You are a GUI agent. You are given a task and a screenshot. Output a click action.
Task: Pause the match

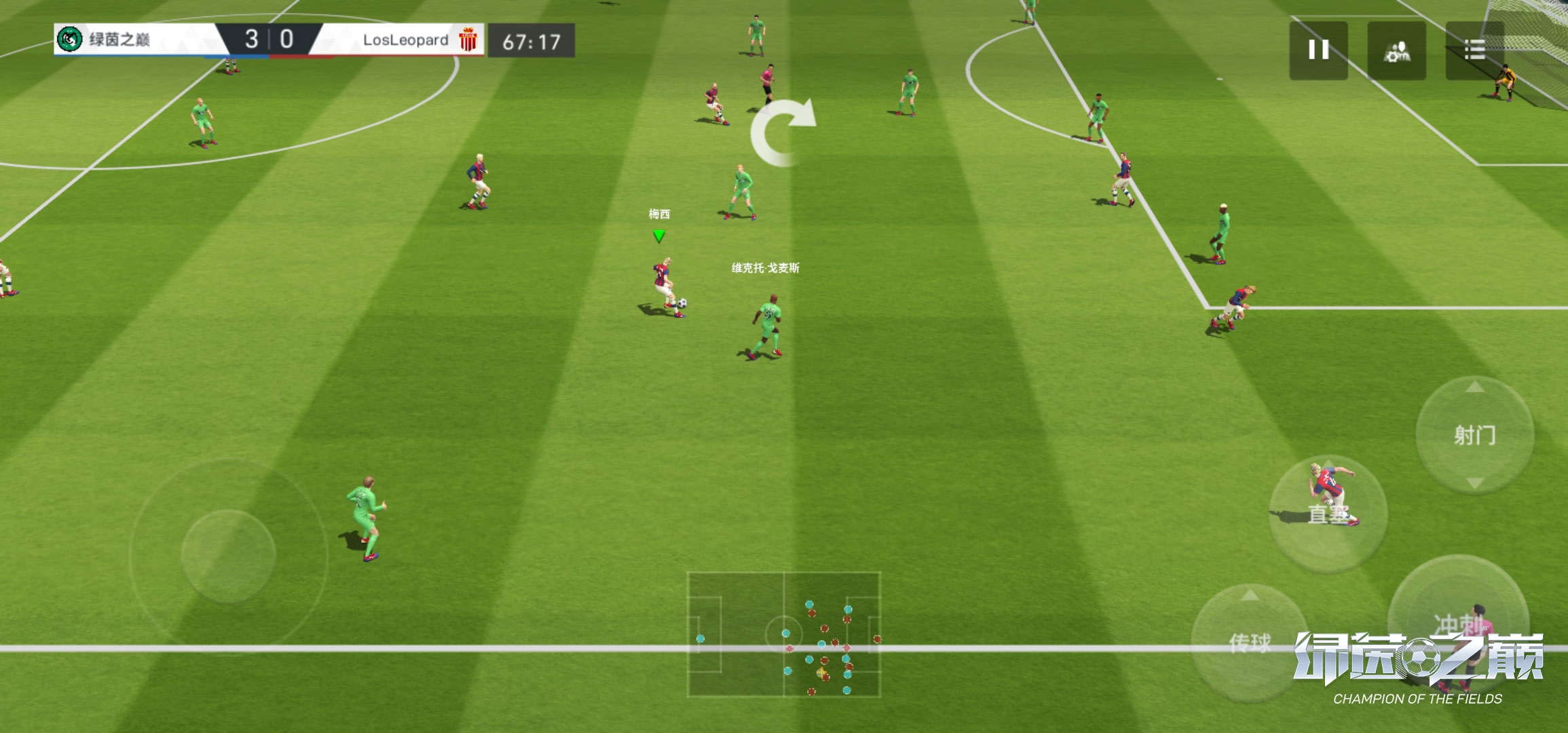click(x=1318, y=50)
